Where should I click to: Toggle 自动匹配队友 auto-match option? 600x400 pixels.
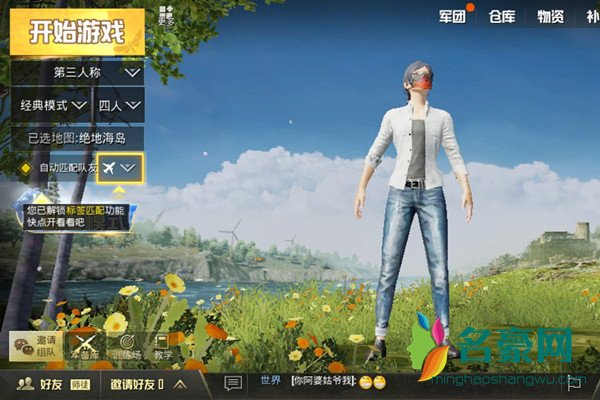pos(26,168)
